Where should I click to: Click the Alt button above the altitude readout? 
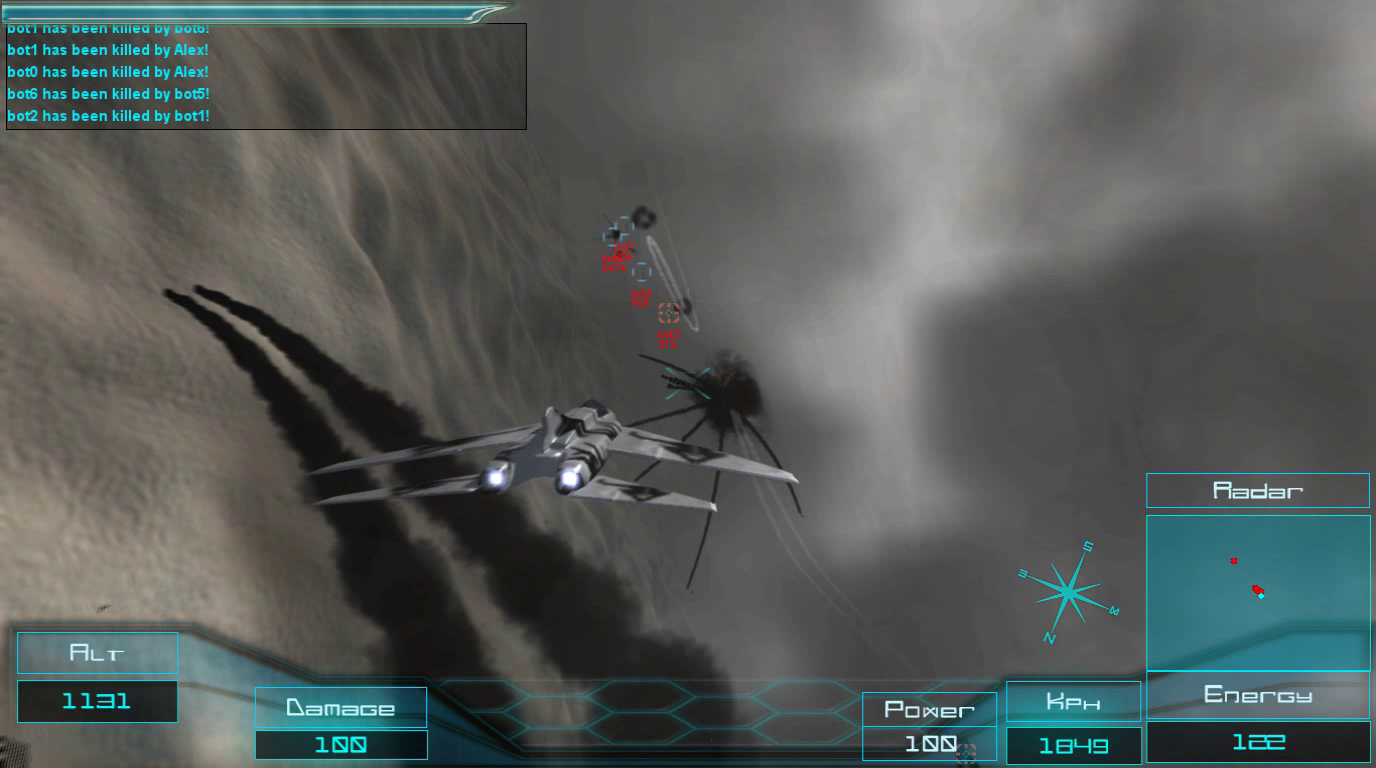point(97,652)
